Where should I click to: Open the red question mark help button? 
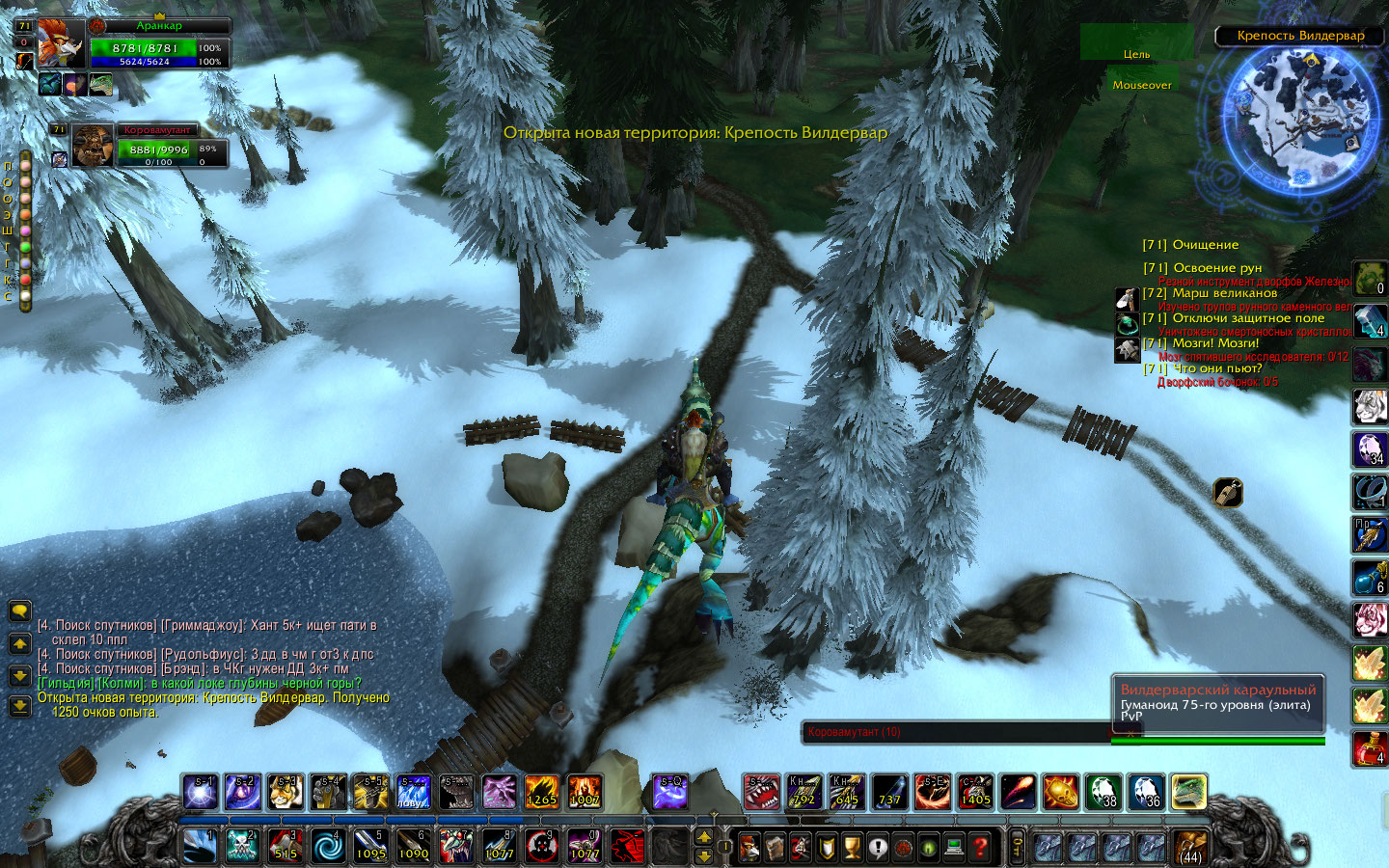[980, 848]
